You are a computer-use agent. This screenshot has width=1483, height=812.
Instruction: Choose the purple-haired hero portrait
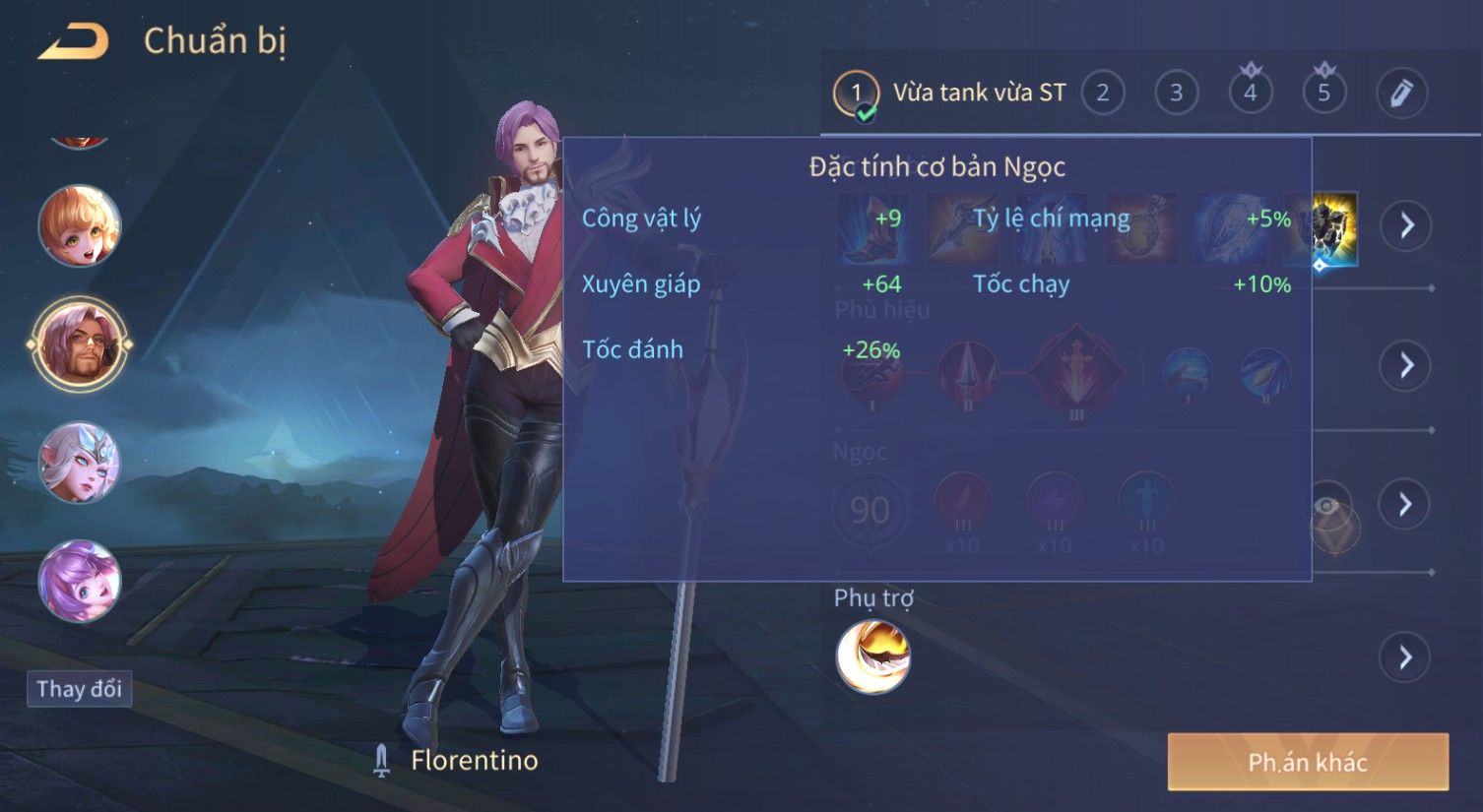click(x=80, y=581)
